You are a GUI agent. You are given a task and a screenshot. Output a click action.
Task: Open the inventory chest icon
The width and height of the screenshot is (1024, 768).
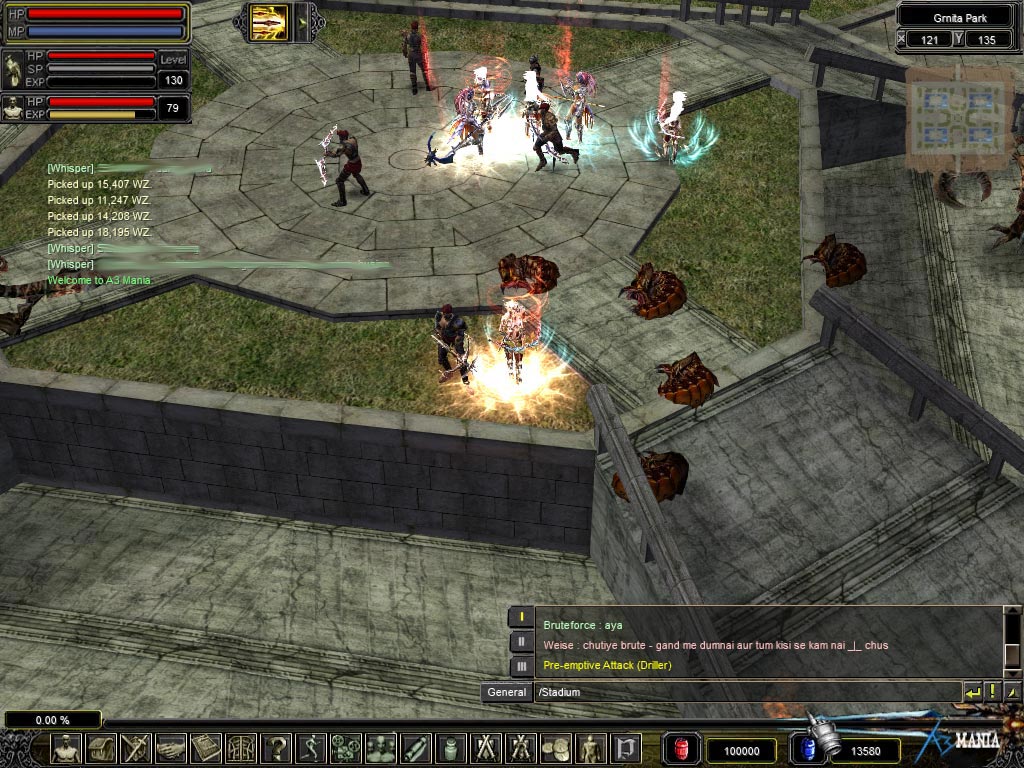[x=101, y=748]
